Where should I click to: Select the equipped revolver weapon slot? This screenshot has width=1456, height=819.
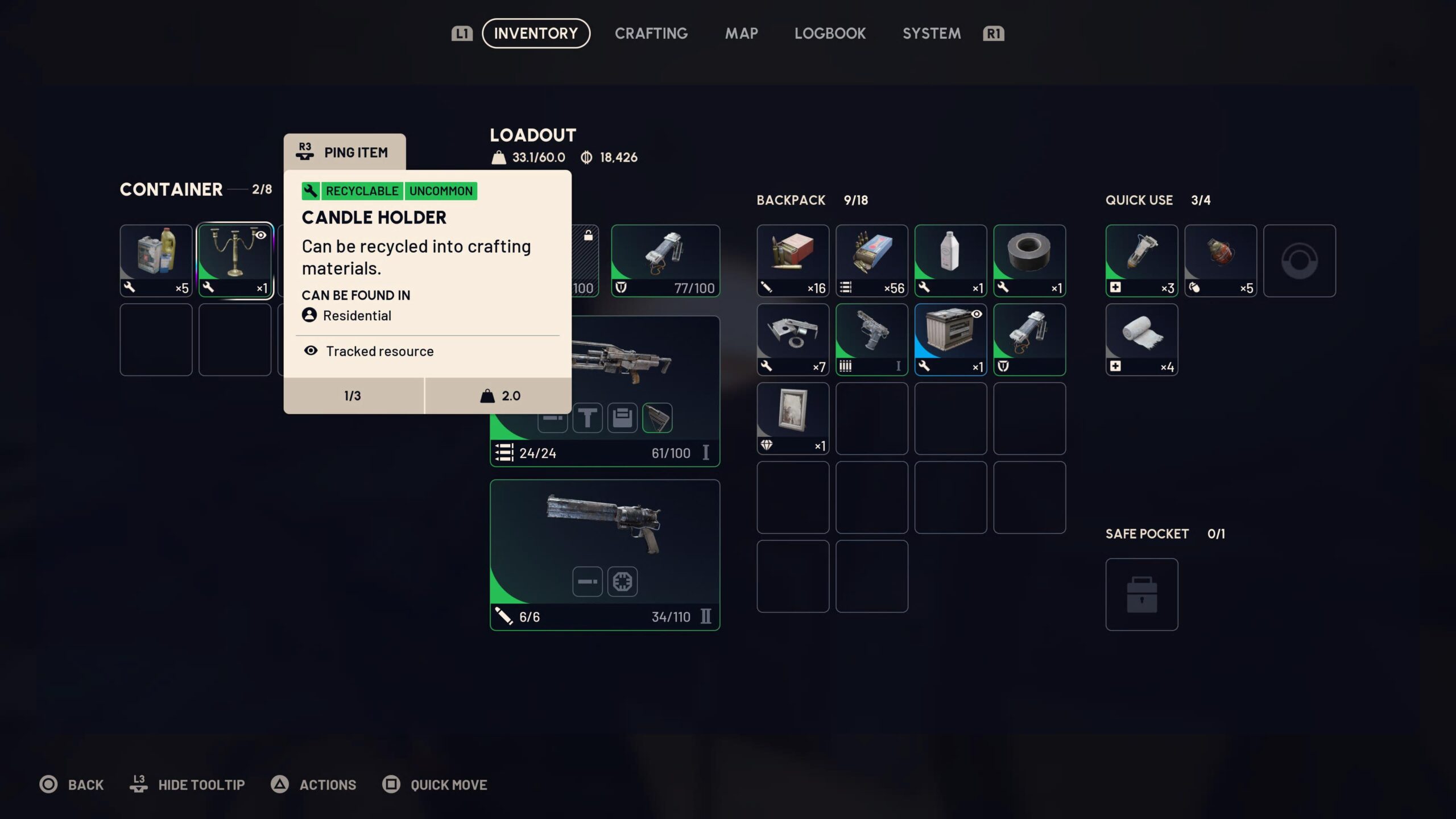(x=605, y=555)
